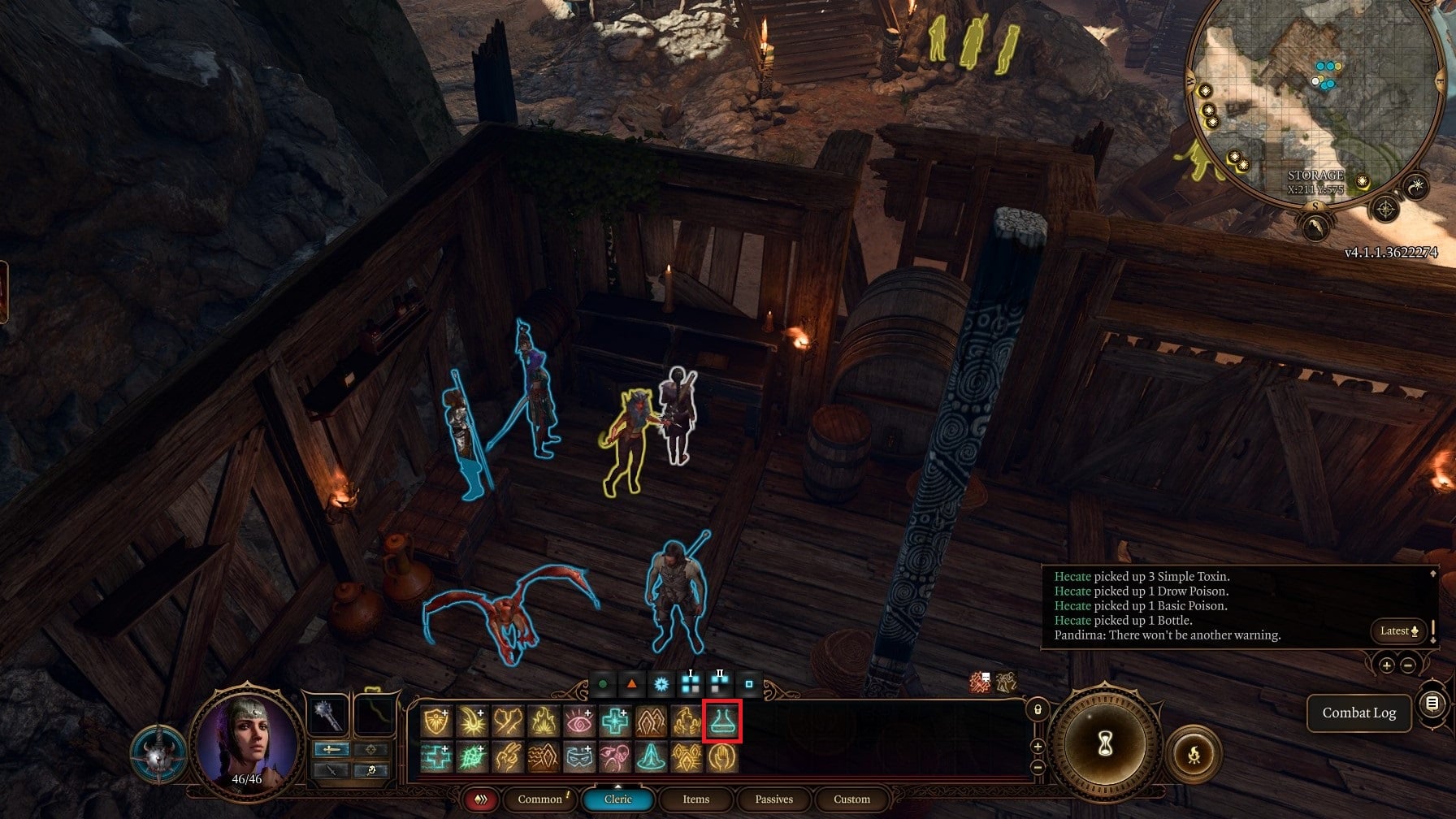Image resolution: width=1456 pixels, height=819 pixels.
Task: Open the Latest combat log dropdown
Action: (x=1397, y=630)
